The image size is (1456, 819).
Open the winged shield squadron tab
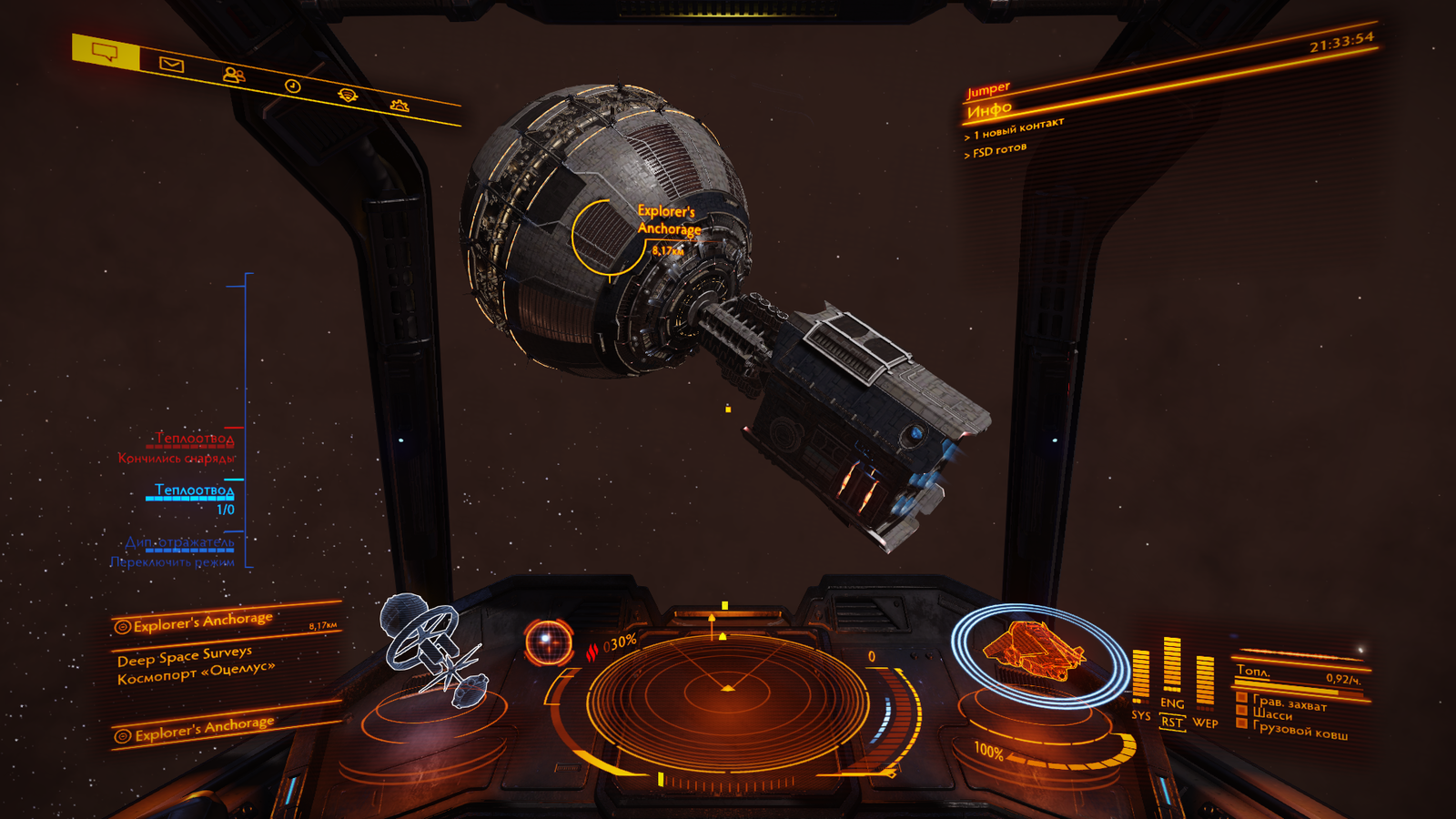348,95
